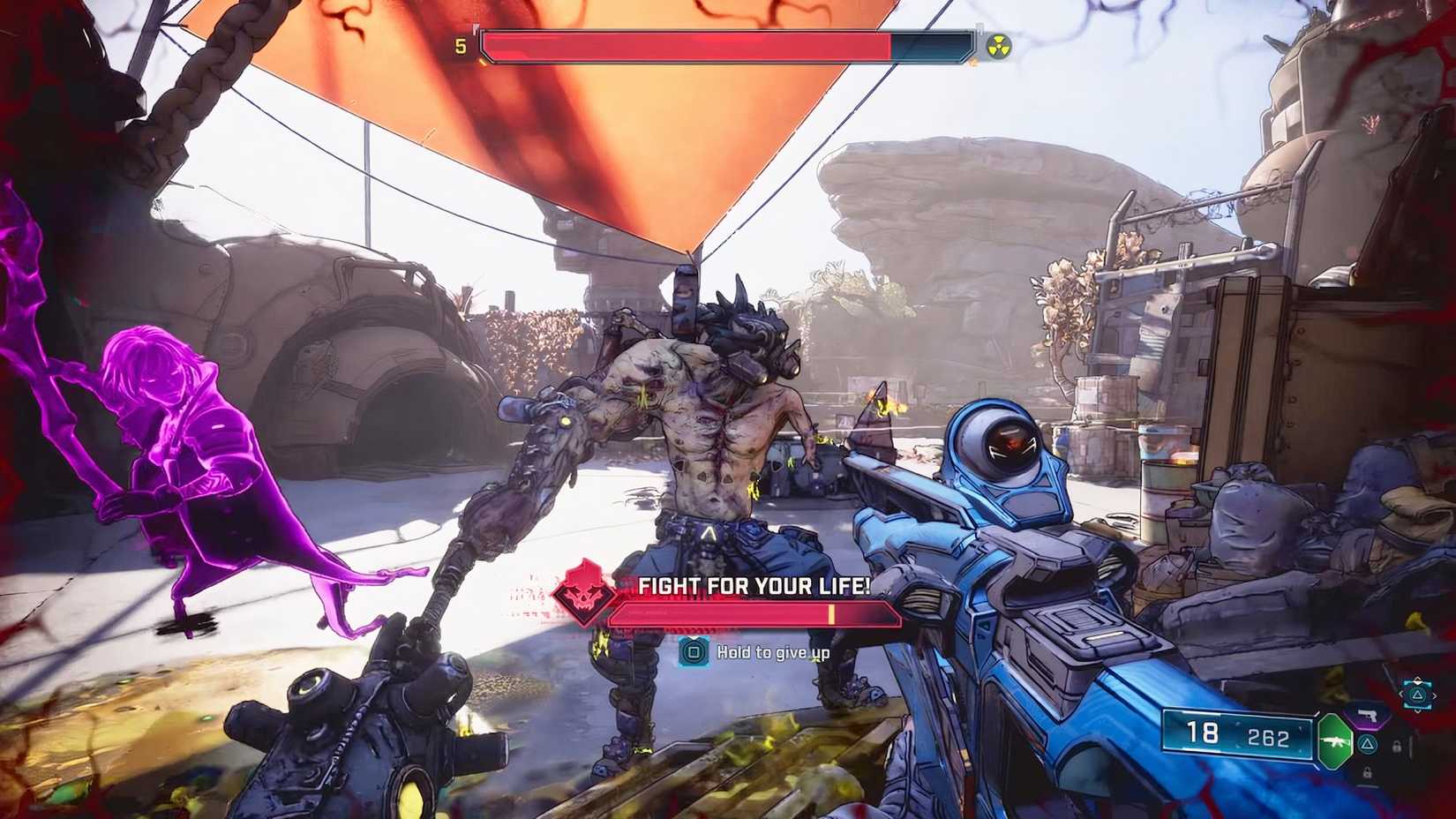Select the radiation element icon beside the boss health bar

pyautogui.click(x=999, y=46)
